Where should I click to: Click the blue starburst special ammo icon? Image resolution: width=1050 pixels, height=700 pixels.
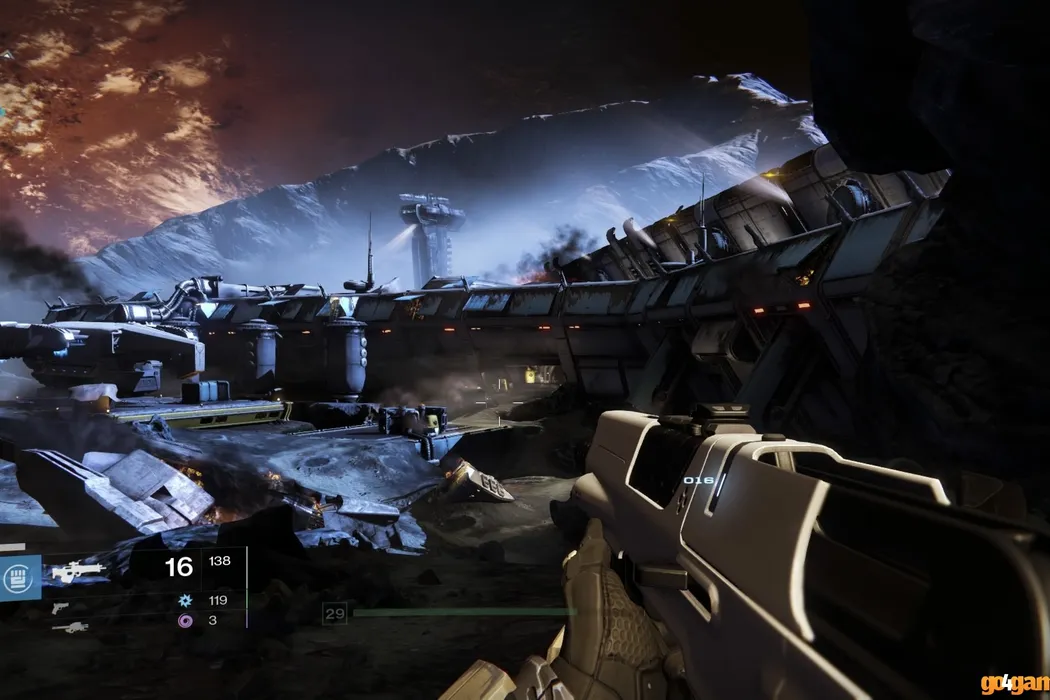click(x=184, y=601)
